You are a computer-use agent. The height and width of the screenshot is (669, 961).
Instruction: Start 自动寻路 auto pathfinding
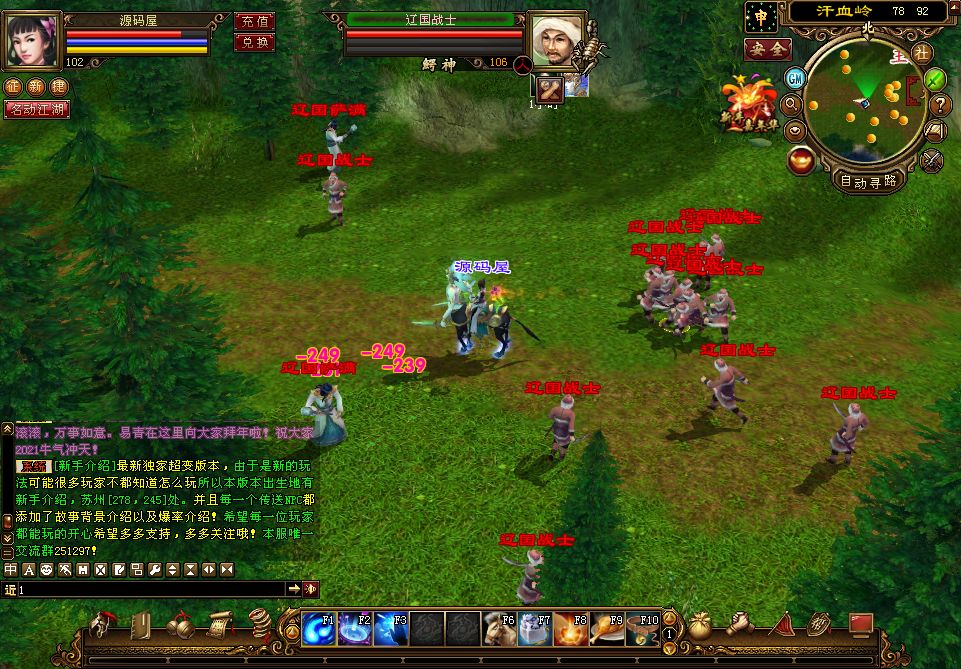867,182
